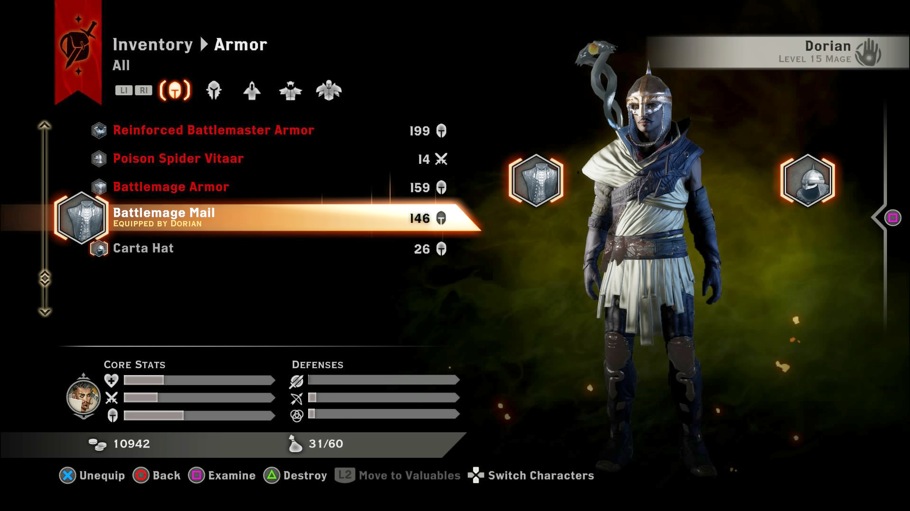Image resolution: width=910 pixels, height=511 pixels.
Task: Choose the Poison Spider Vitaar entry
Action: click(x=178, y=159)
